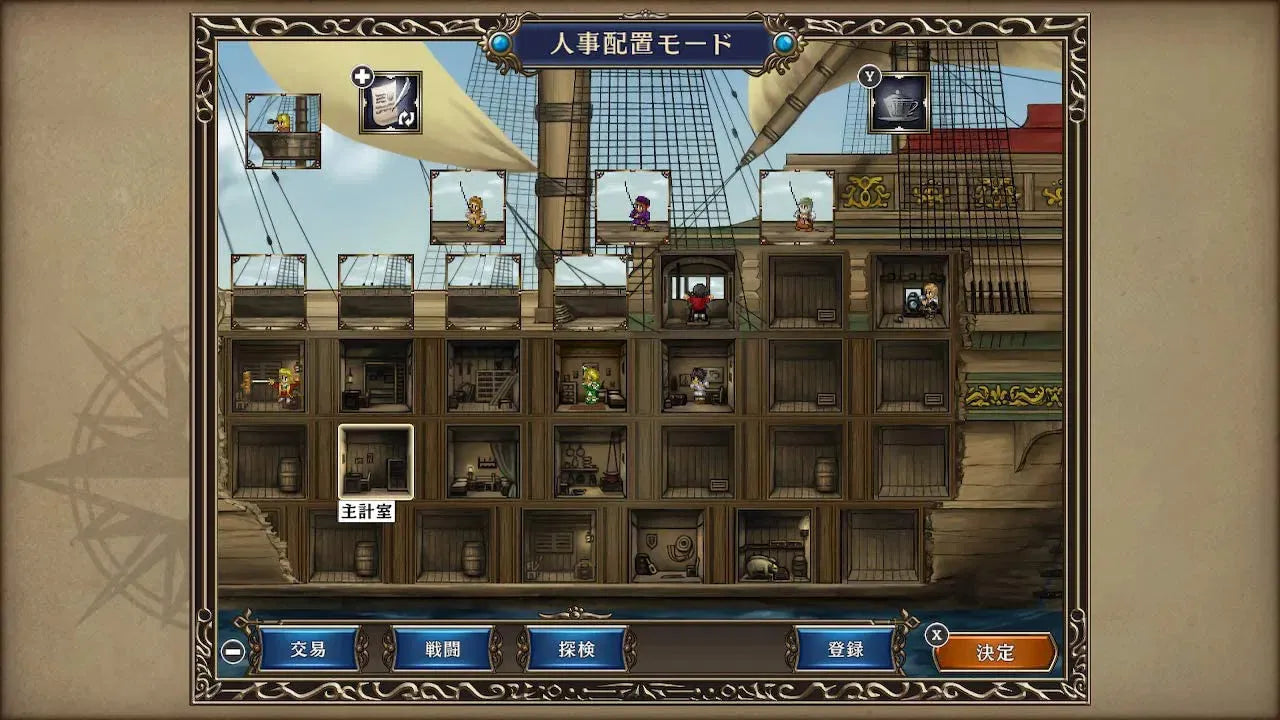1280x720 pixels.
Task: Select the 交易 trade button
Action: pyautogui.click(x=309, y=650)
